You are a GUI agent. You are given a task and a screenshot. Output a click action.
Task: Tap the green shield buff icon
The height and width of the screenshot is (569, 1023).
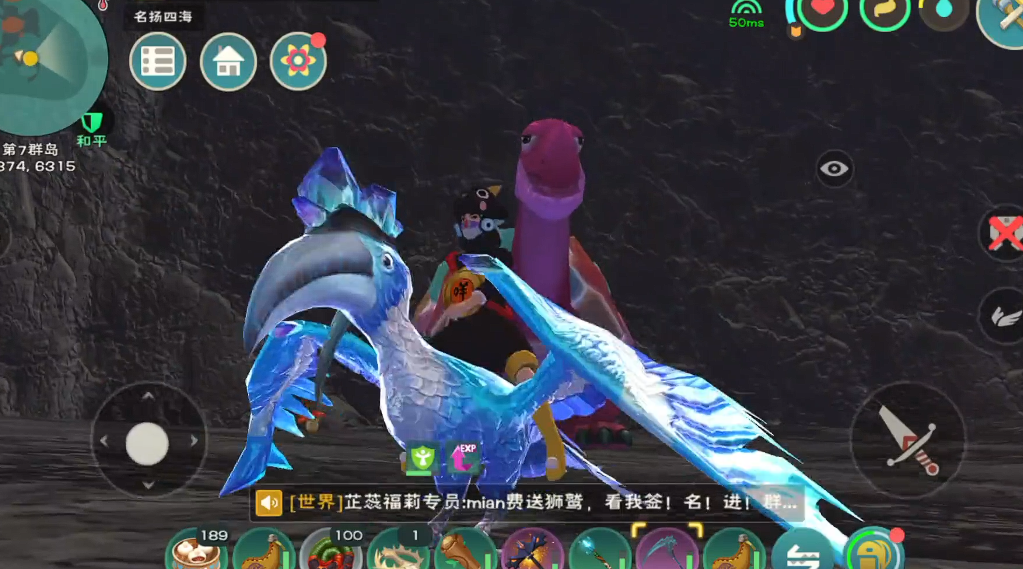tap(420, 459)
